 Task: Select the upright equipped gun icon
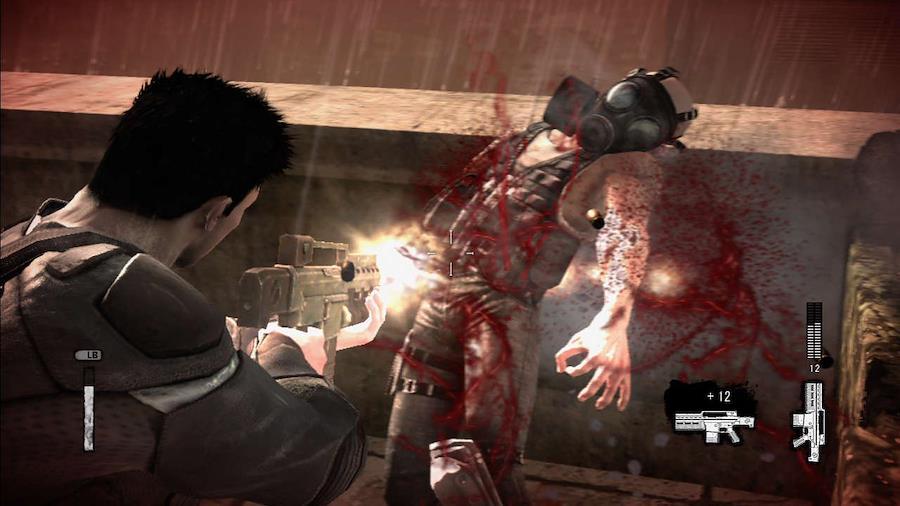pyautogui.click(x=808, y=420)
